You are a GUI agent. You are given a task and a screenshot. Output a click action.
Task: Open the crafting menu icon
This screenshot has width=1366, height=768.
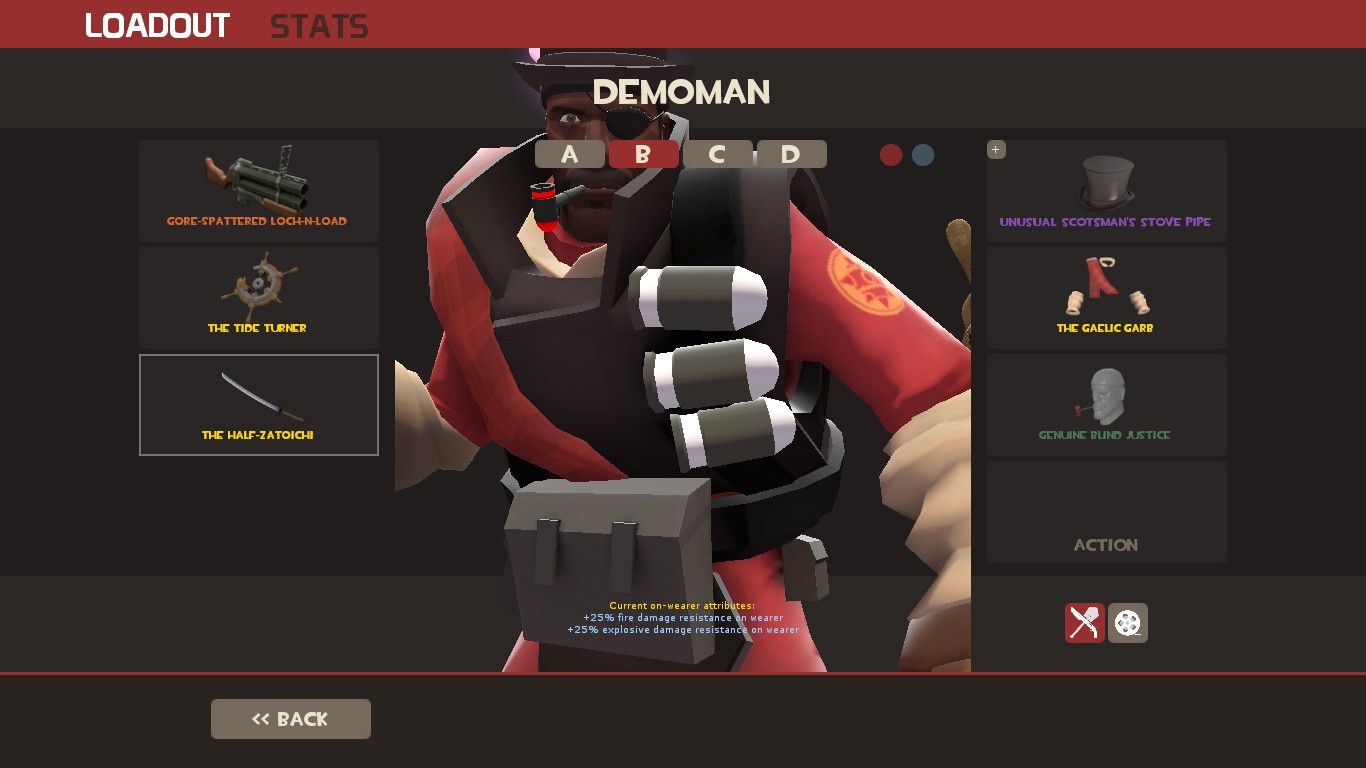click(1085, 623)
